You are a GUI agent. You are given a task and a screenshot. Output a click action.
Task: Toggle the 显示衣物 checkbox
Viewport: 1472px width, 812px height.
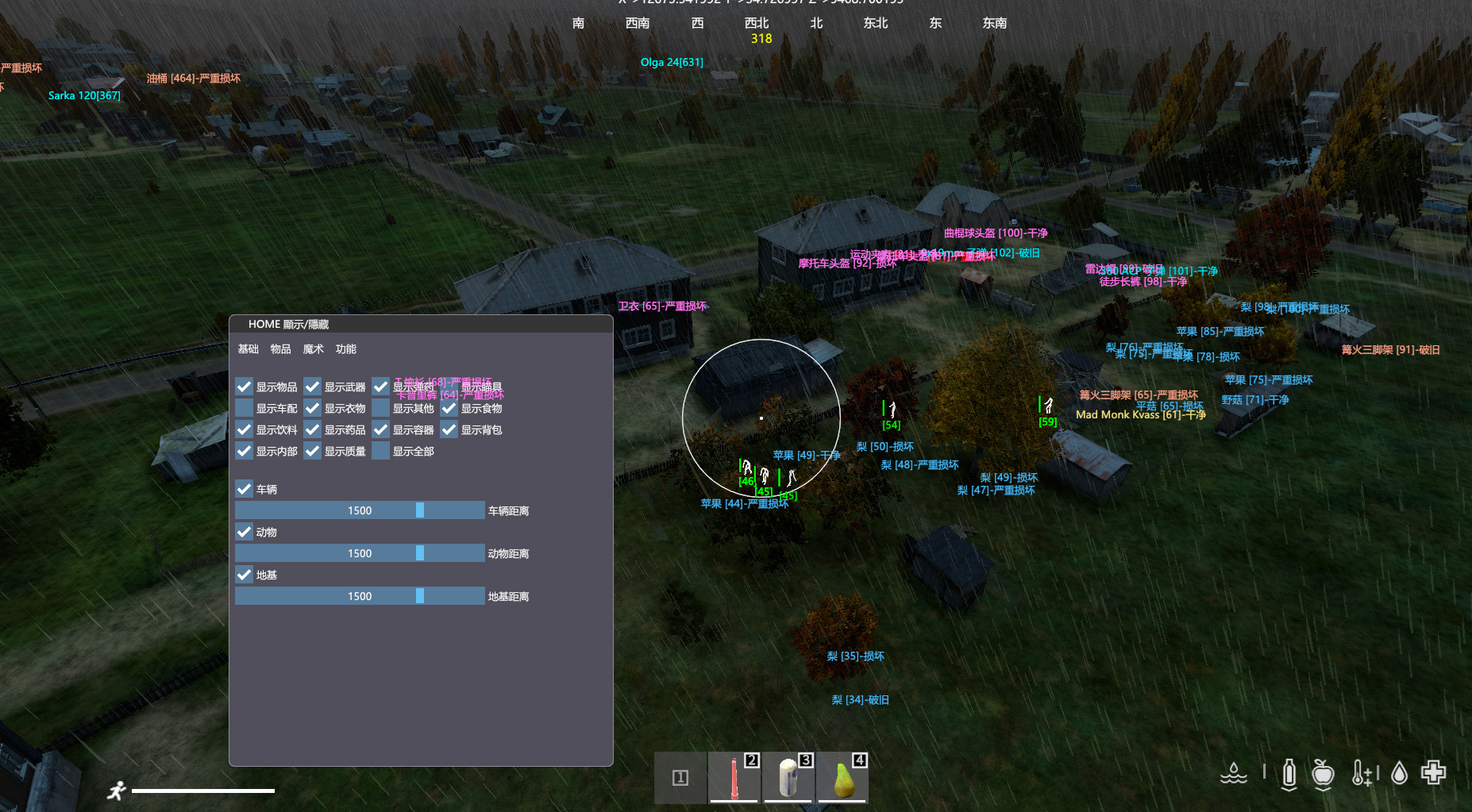[x=313, y=408]
